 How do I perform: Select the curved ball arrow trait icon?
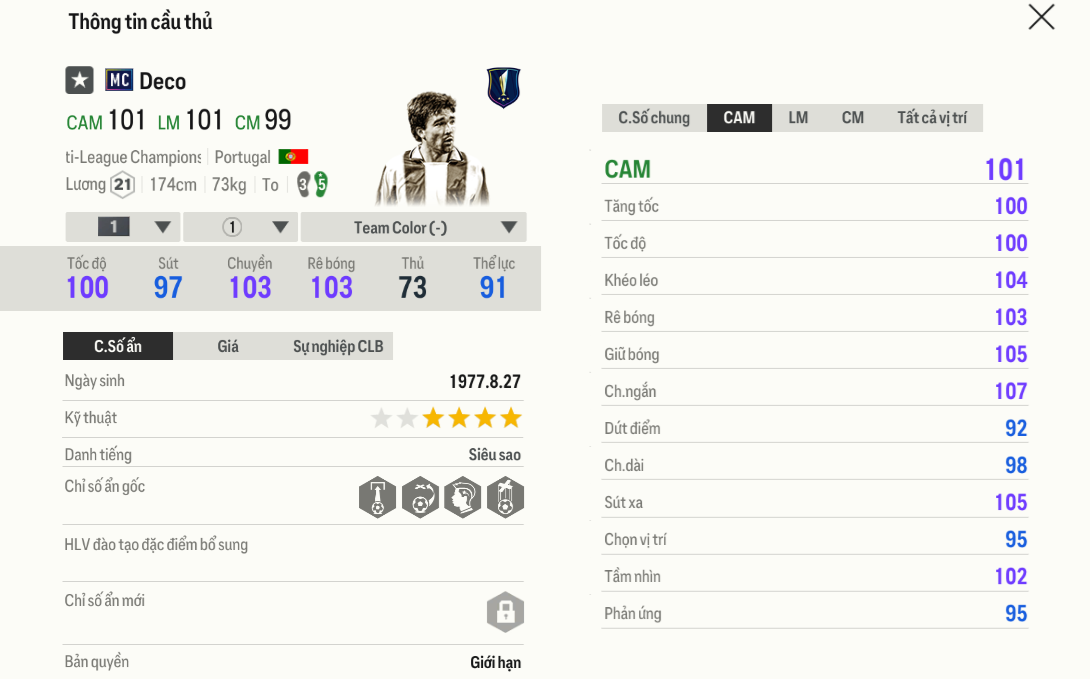tap(420, 497)
